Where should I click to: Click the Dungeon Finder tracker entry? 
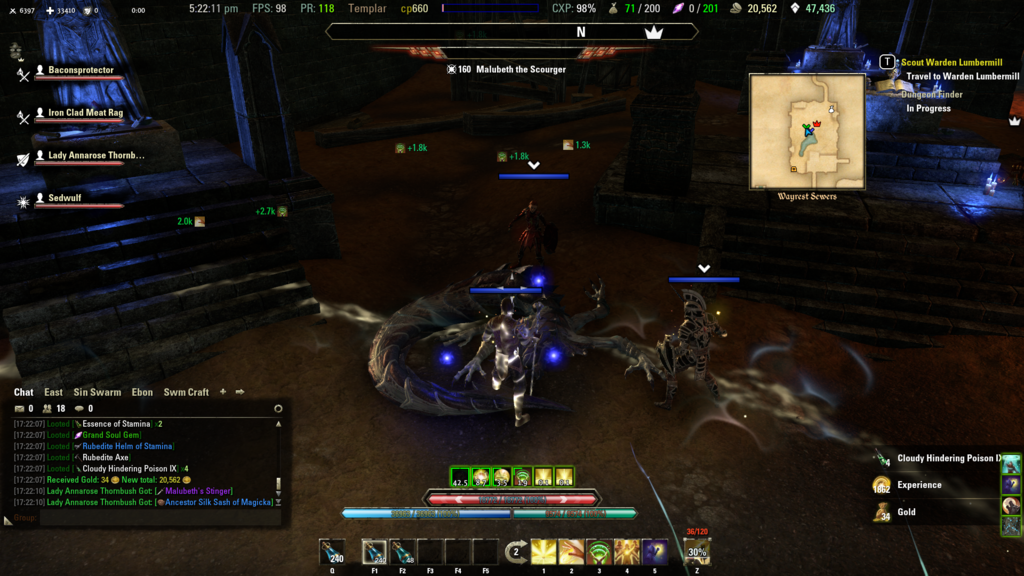934,95
